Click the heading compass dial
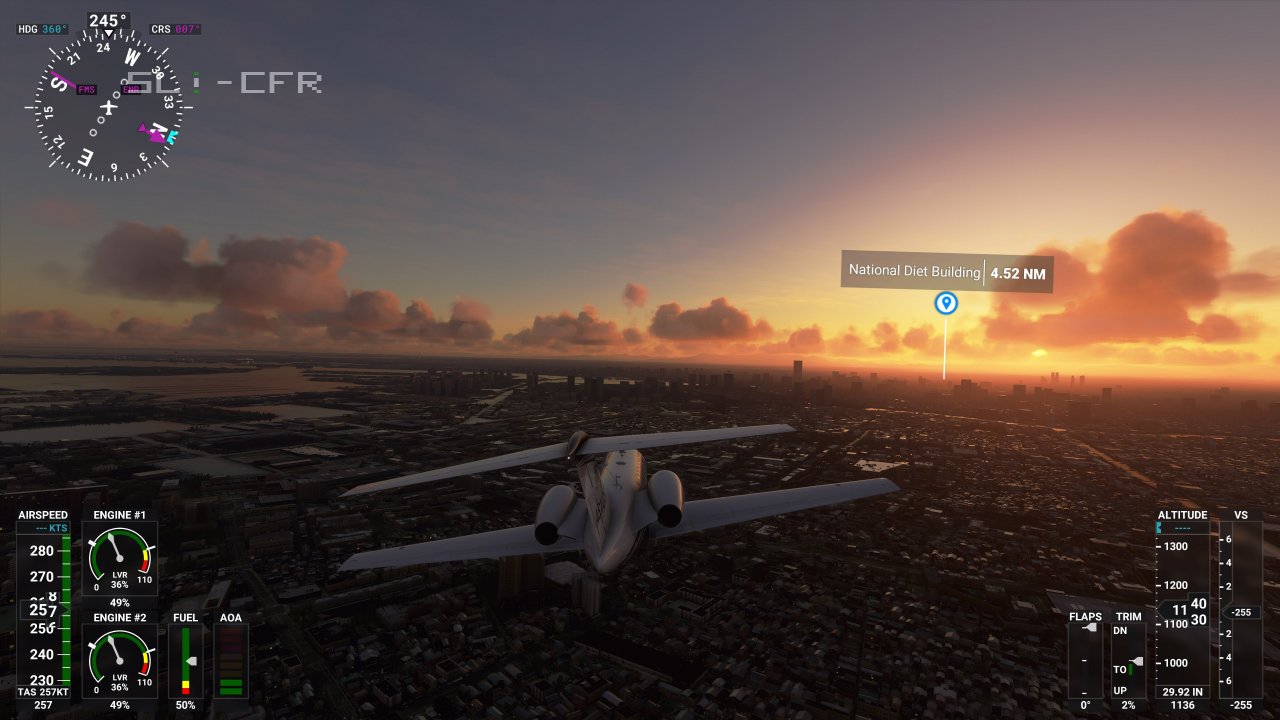 108,105
